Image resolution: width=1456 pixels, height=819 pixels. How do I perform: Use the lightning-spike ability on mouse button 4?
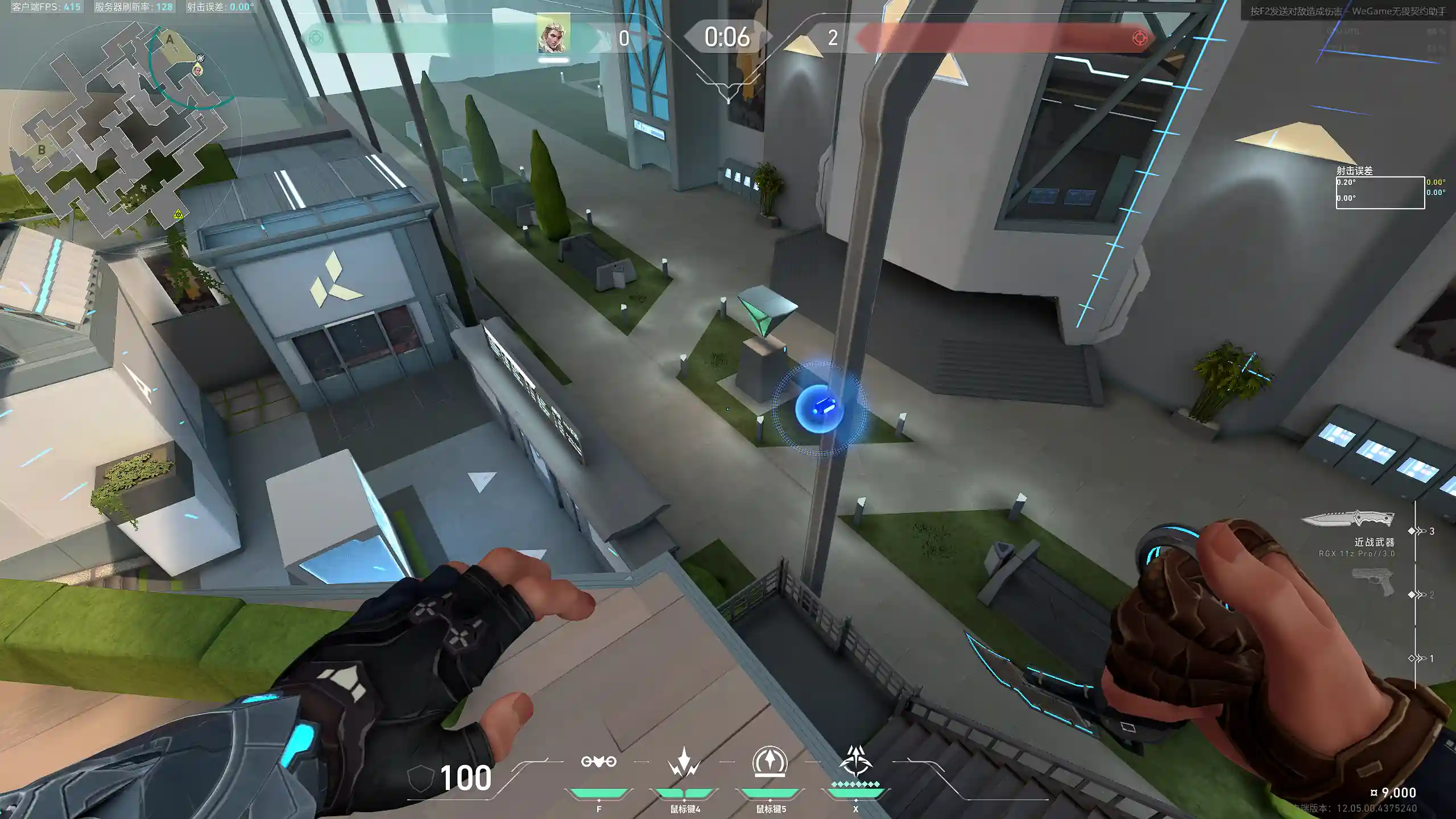click(684, 762)
